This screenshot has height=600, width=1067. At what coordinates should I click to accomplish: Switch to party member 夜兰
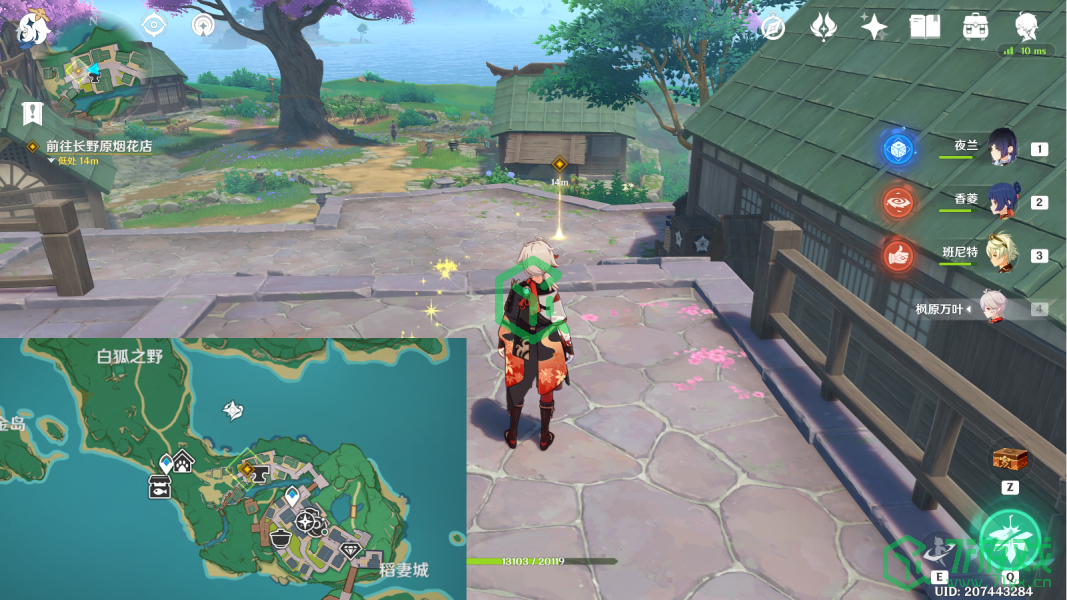click(1003, 149)
